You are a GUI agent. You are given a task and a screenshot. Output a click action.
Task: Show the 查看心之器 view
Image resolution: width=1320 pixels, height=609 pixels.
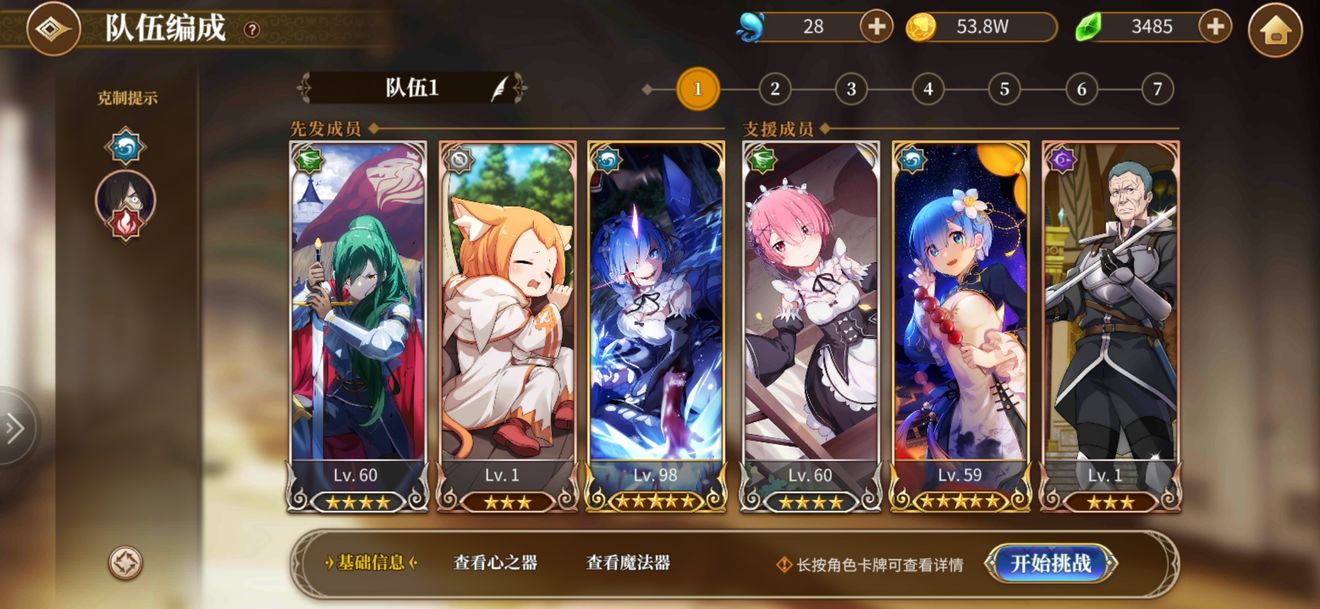495,563
